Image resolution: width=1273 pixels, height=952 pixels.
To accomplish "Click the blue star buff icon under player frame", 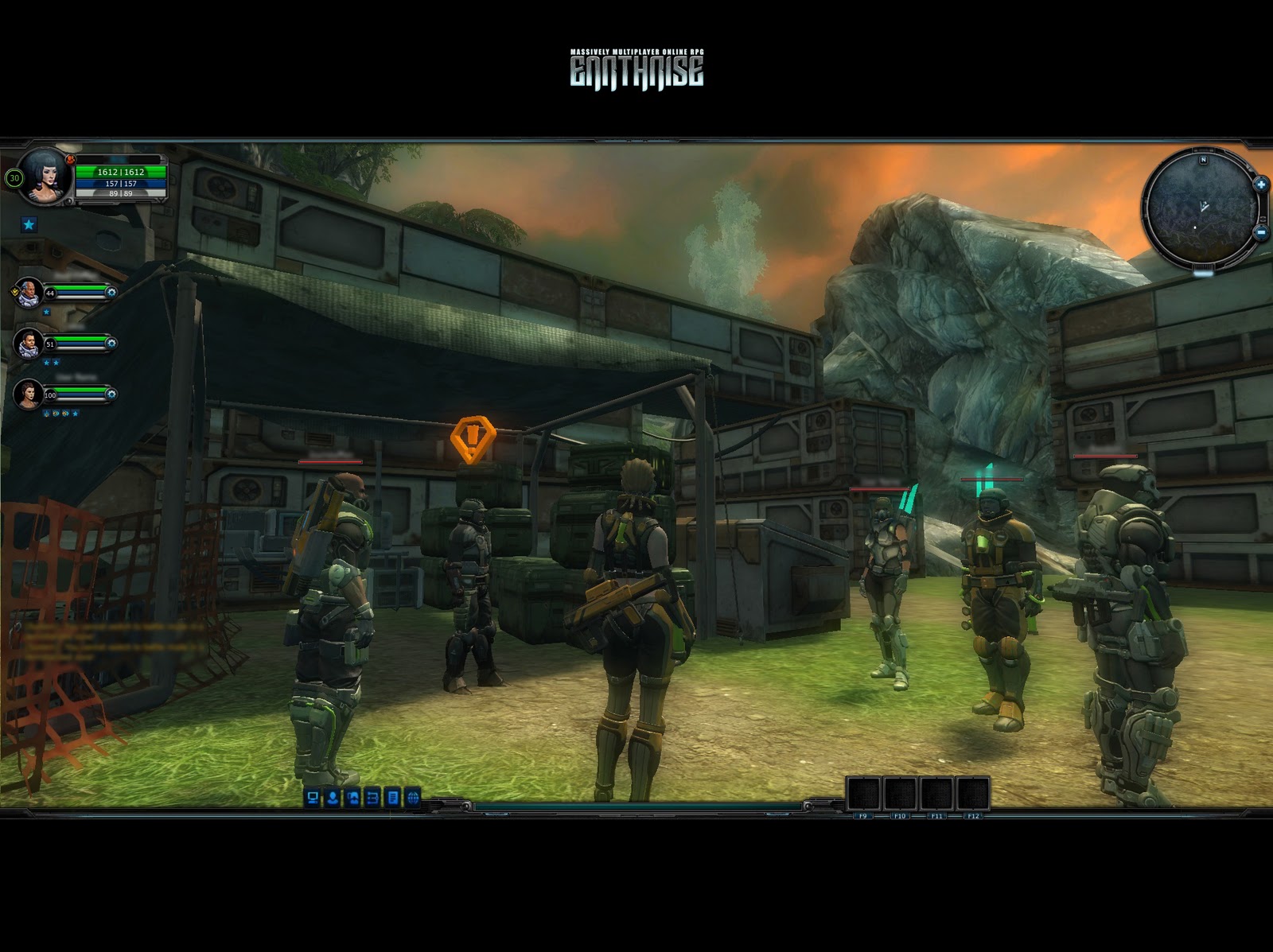I will (x=29, y=225).
